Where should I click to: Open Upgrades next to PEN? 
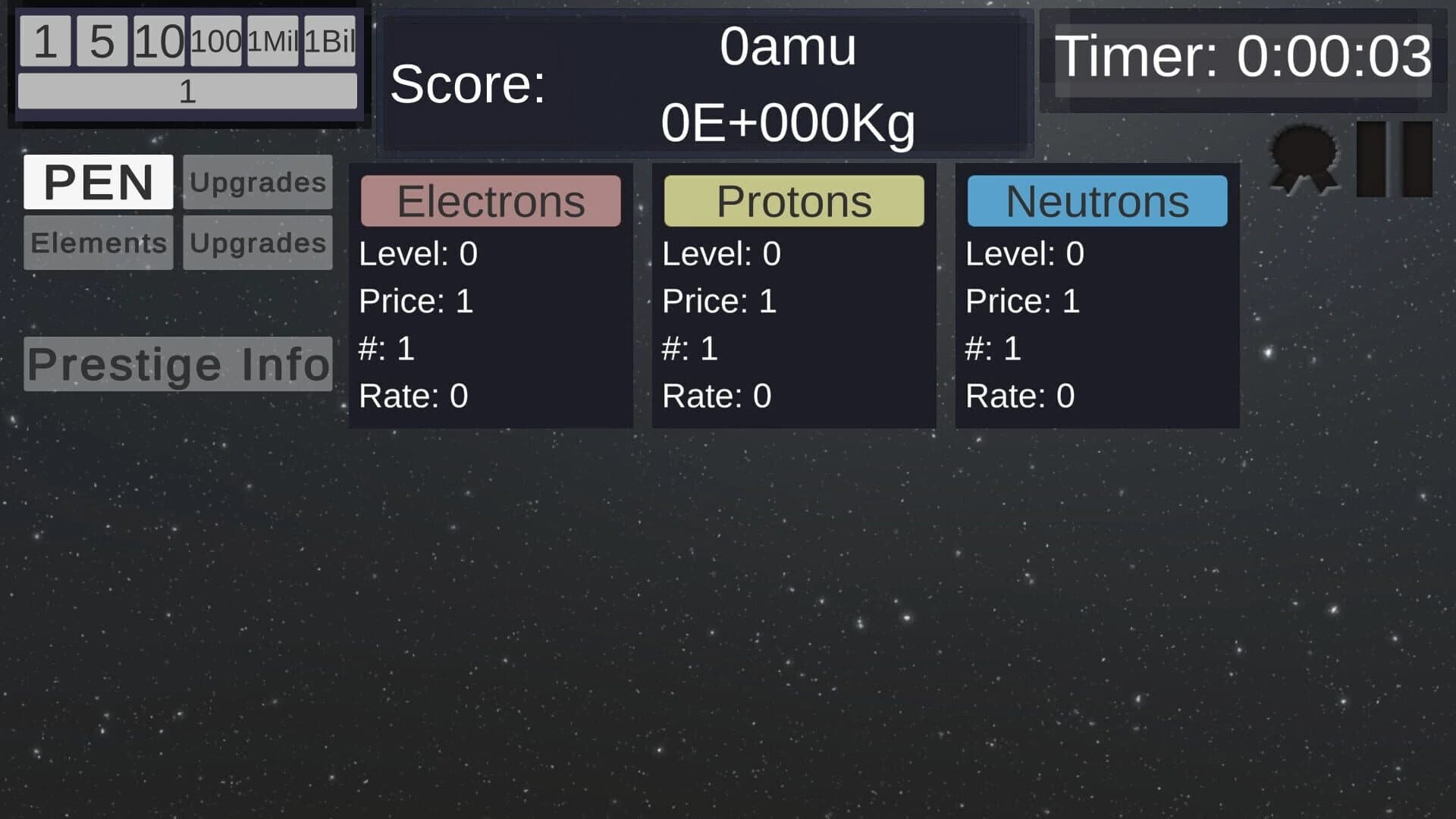[x=257, y=182]
